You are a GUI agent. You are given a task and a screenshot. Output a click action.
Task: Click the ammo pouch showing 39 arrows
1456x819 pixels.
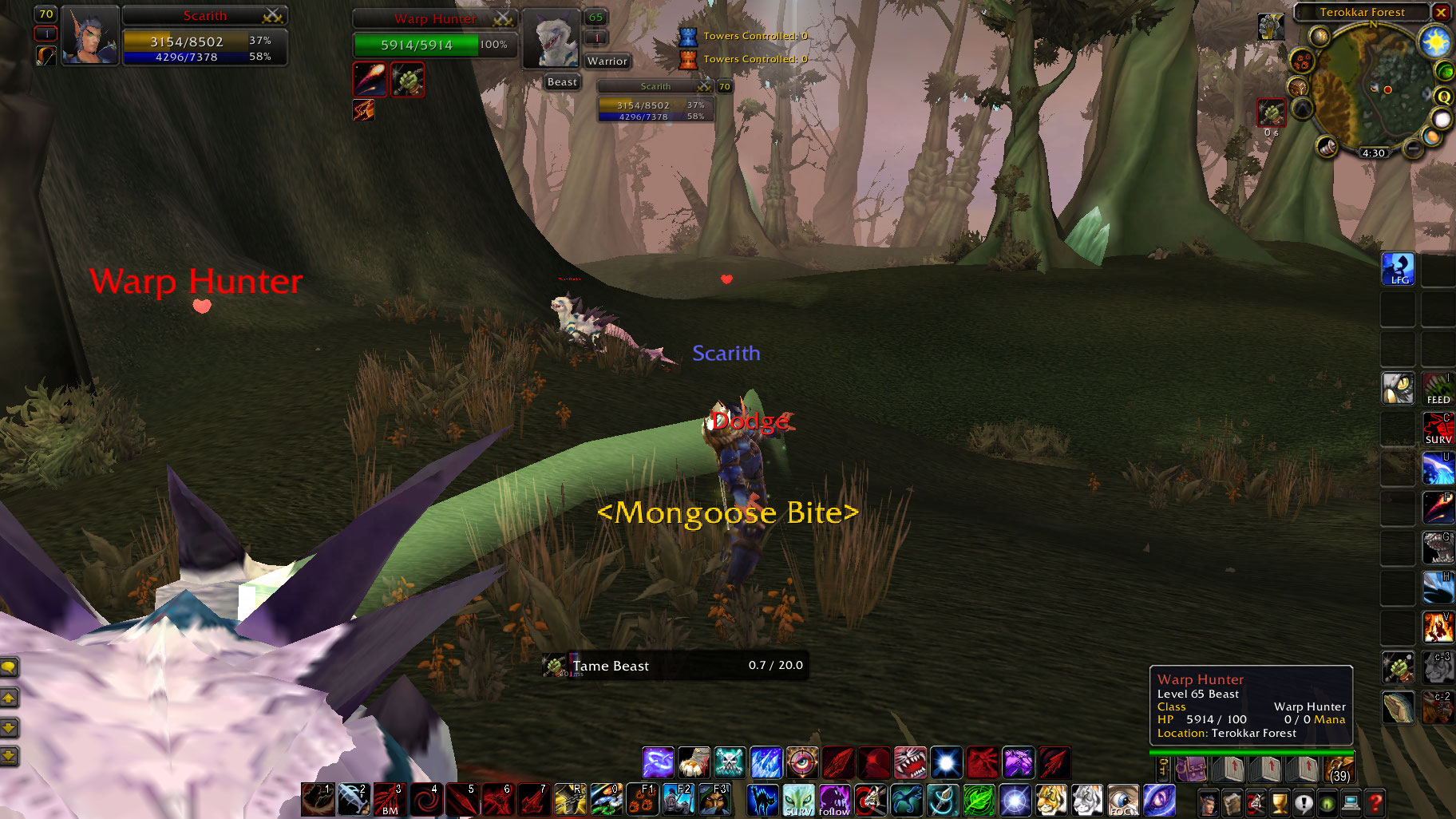click(x=1340, y=770)
